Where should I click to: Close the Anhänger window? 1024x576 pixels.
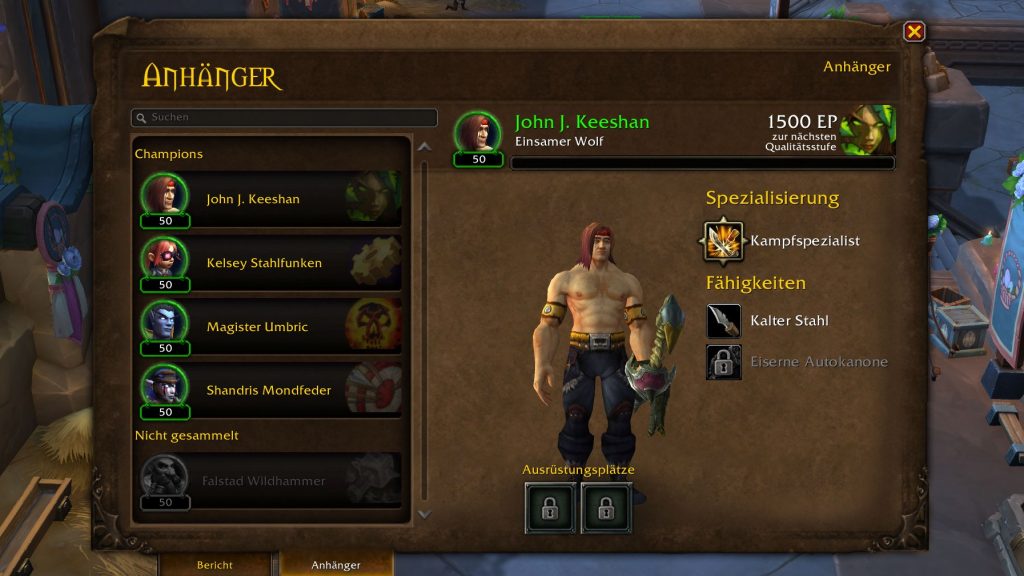(914, 32)
